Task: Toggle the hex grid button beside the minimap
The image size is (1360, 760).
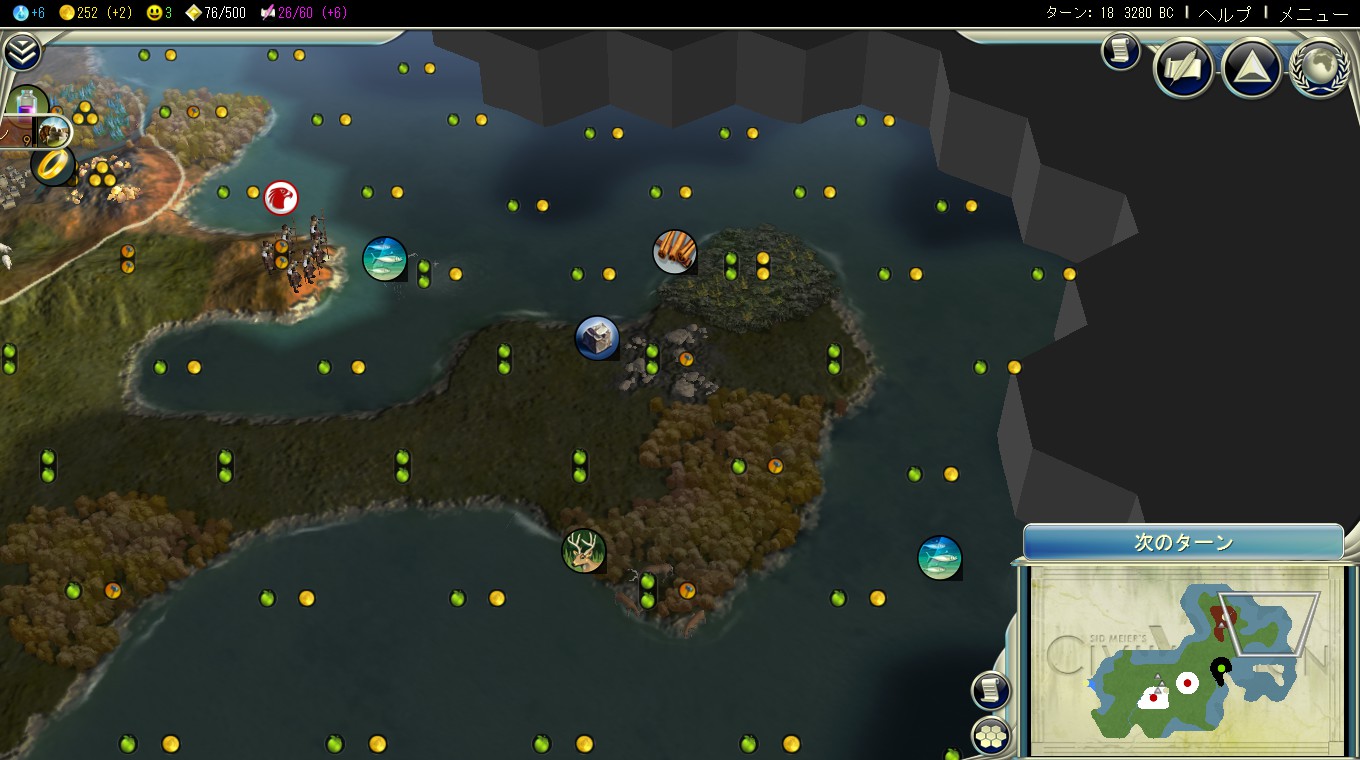Action: (991, 736)
